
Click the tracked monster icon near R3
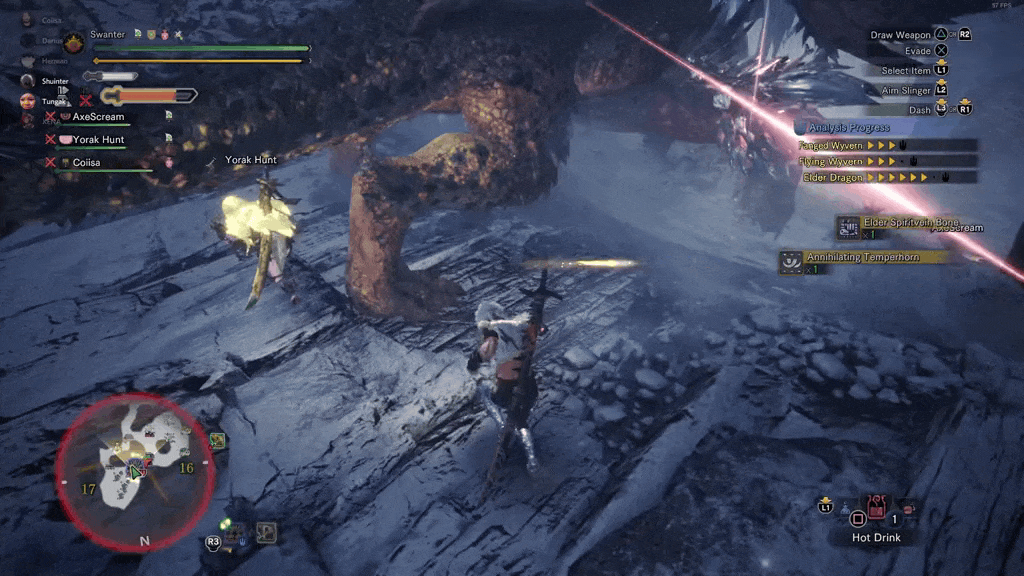coord(265,533)
